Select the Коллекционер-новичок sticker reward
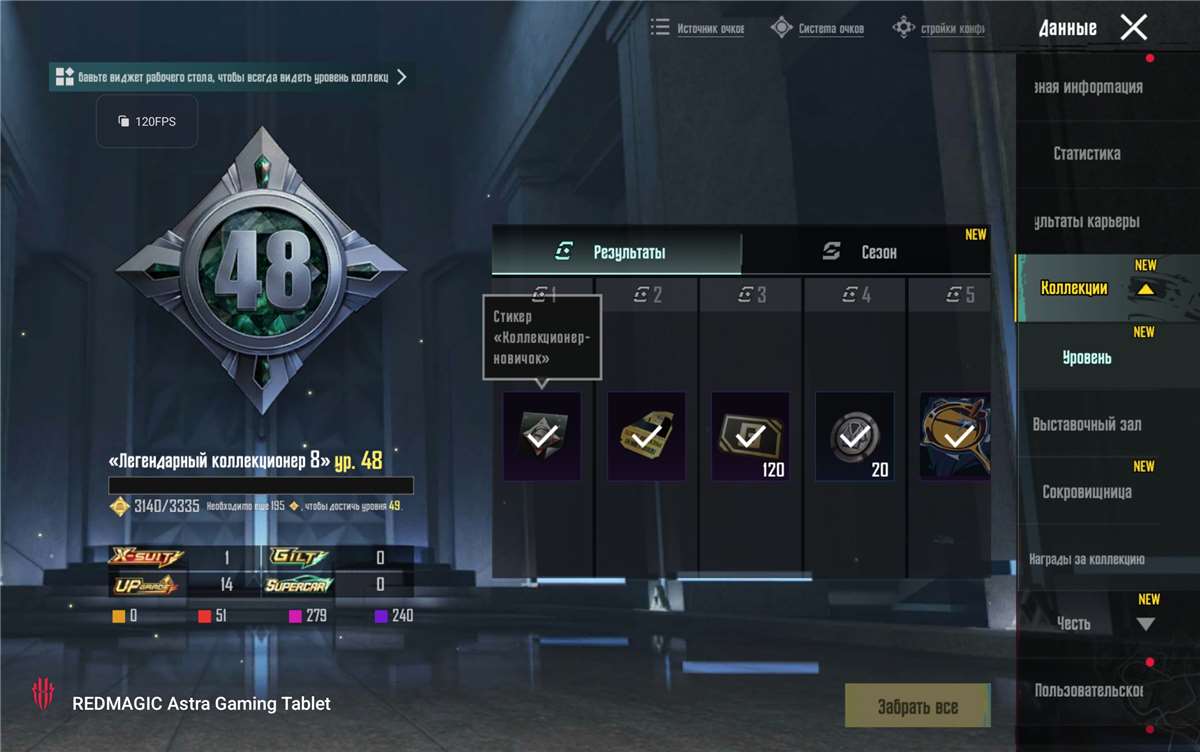This screenshot has height=752, width=1200. click(542, 436)
